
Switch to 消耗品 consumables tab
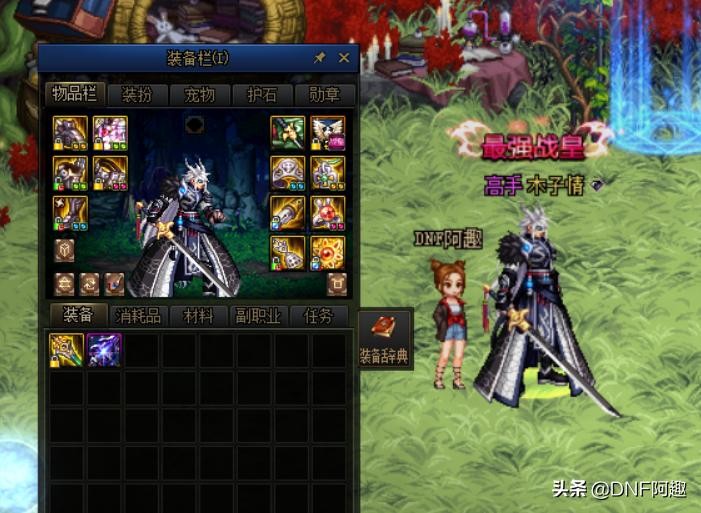139,316
